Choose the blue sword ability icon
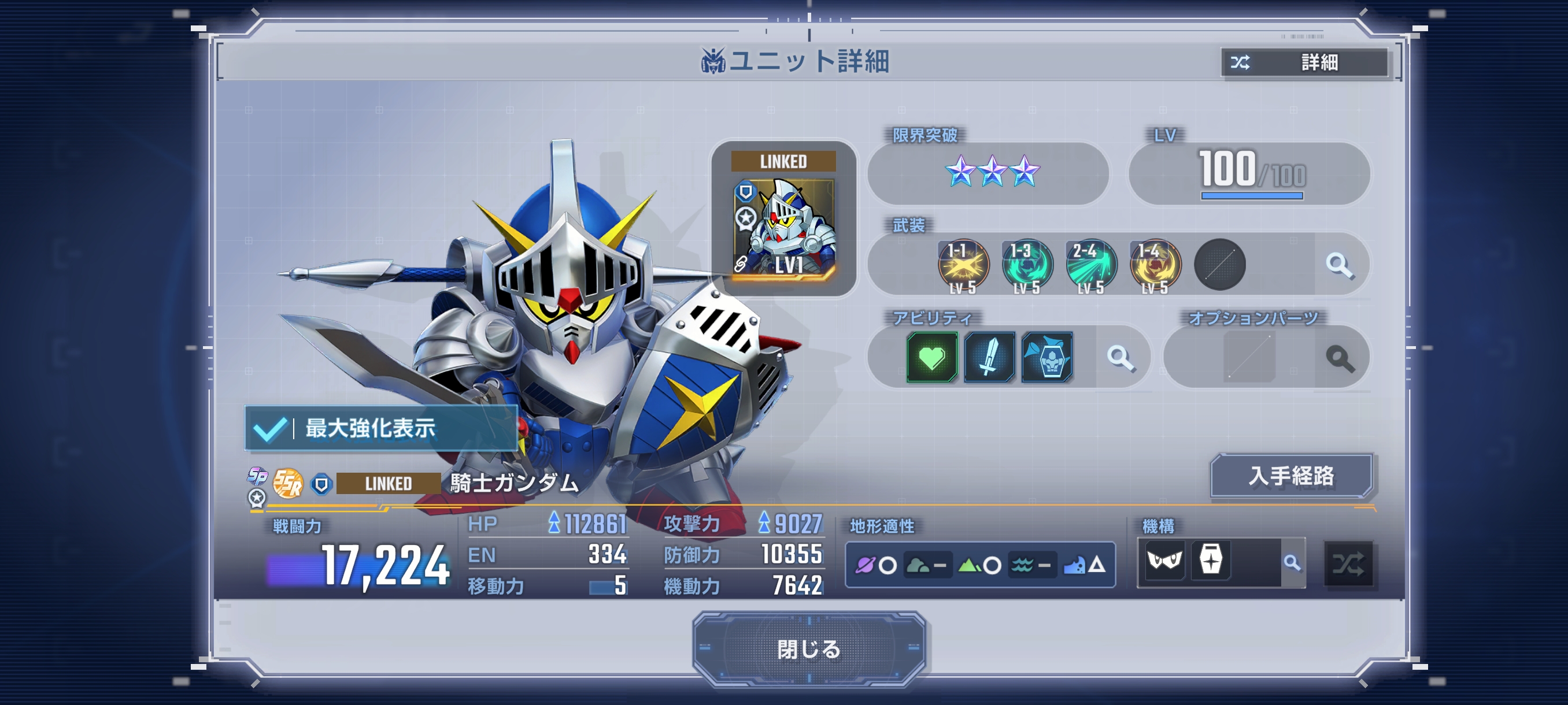This screenshot has width=1568, height=705. click(989, 357)
